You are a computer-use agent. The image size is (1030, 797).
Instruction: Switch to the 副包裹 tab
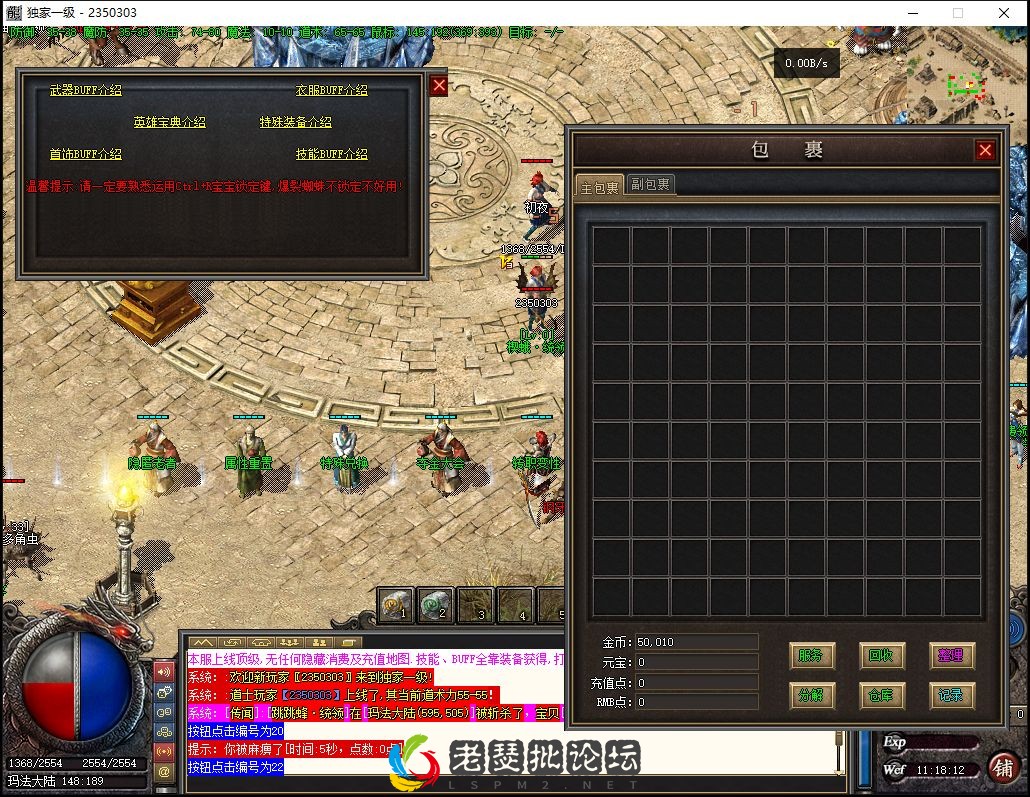click(x=650, y=185)
